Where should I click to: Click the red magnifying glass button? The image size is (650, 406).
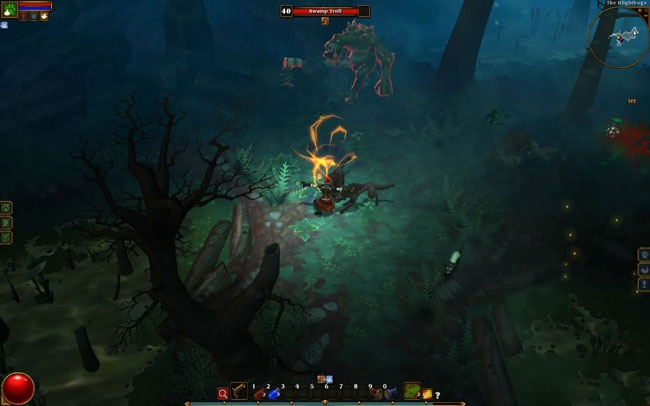click(x=223, y=394)
